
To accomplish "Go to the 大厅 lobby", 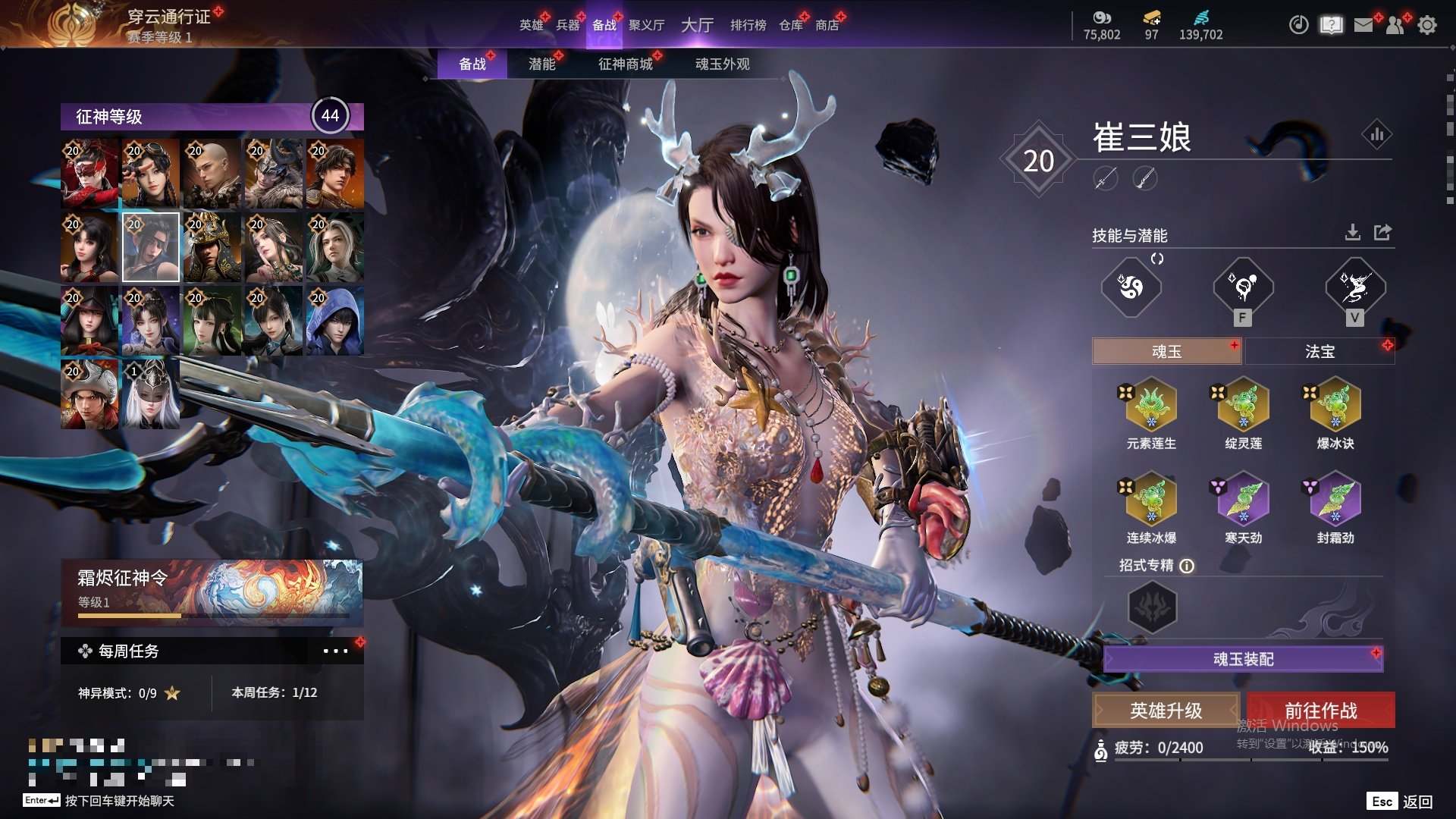I will pyautogui.click(x=697, y=25).
